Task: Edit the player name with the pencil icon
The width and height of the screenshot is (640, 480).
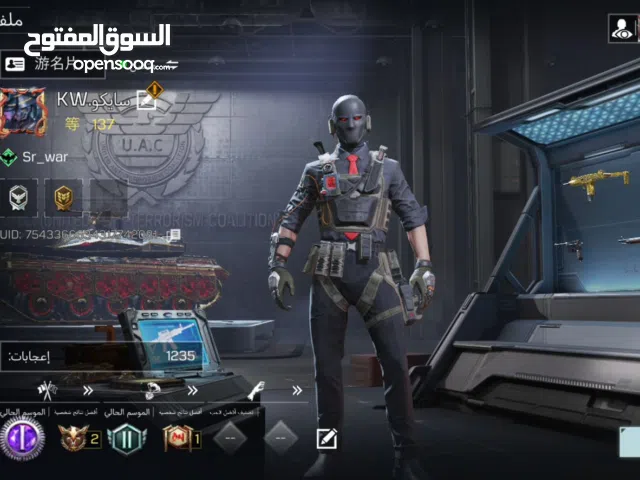Action: point(147,98)
